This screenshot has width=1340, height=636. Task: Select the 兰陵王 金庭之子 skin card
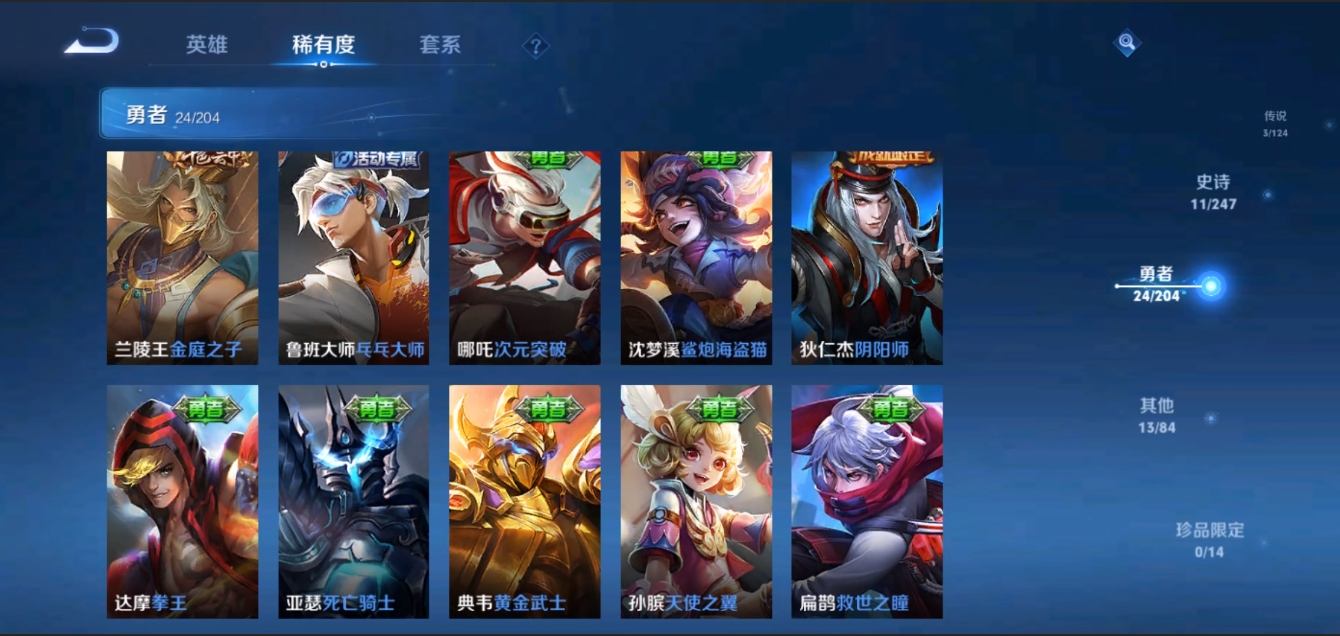point(182,257)
